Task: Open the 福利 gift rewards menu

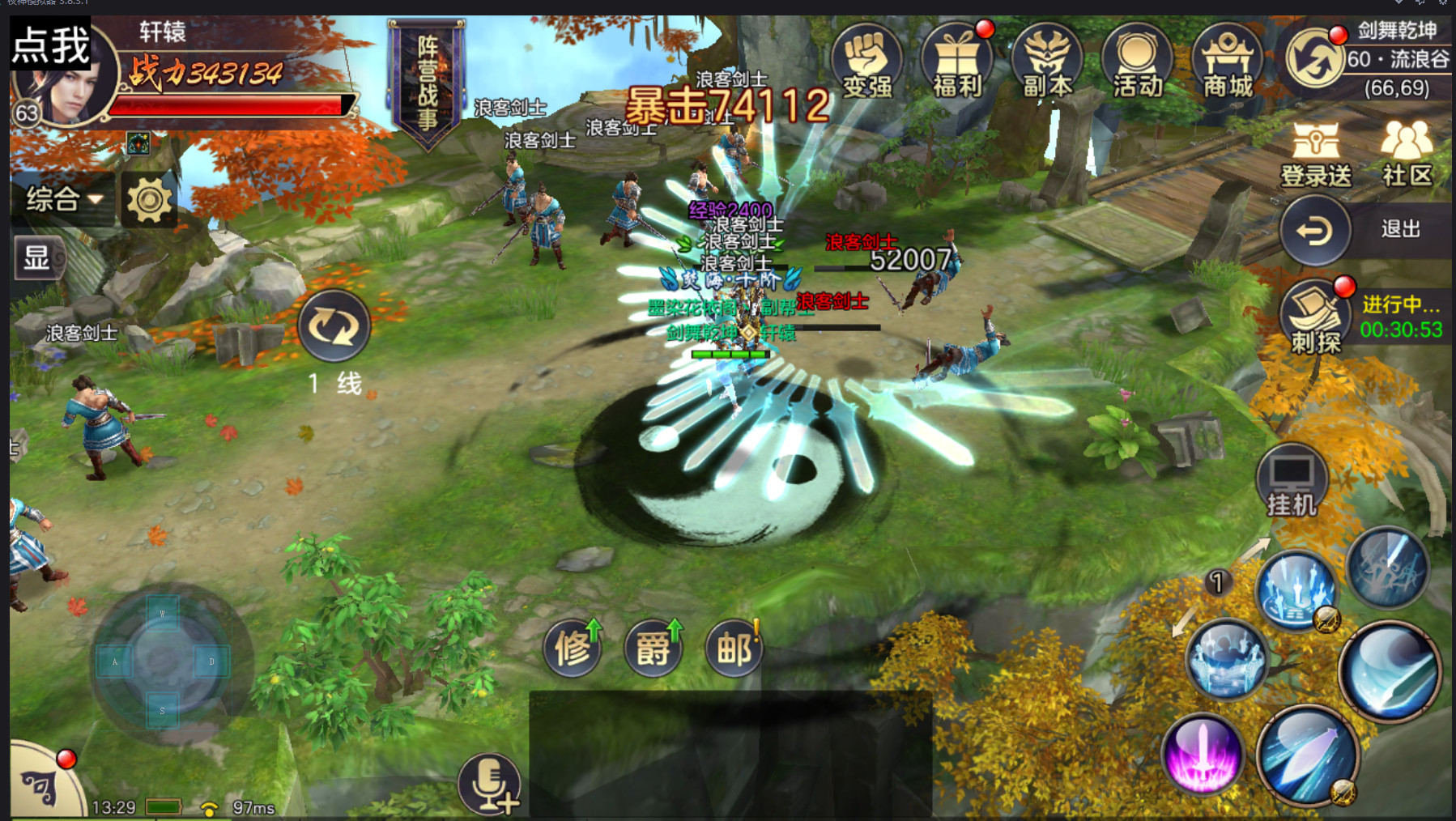Action: click(x=957, y=62)
